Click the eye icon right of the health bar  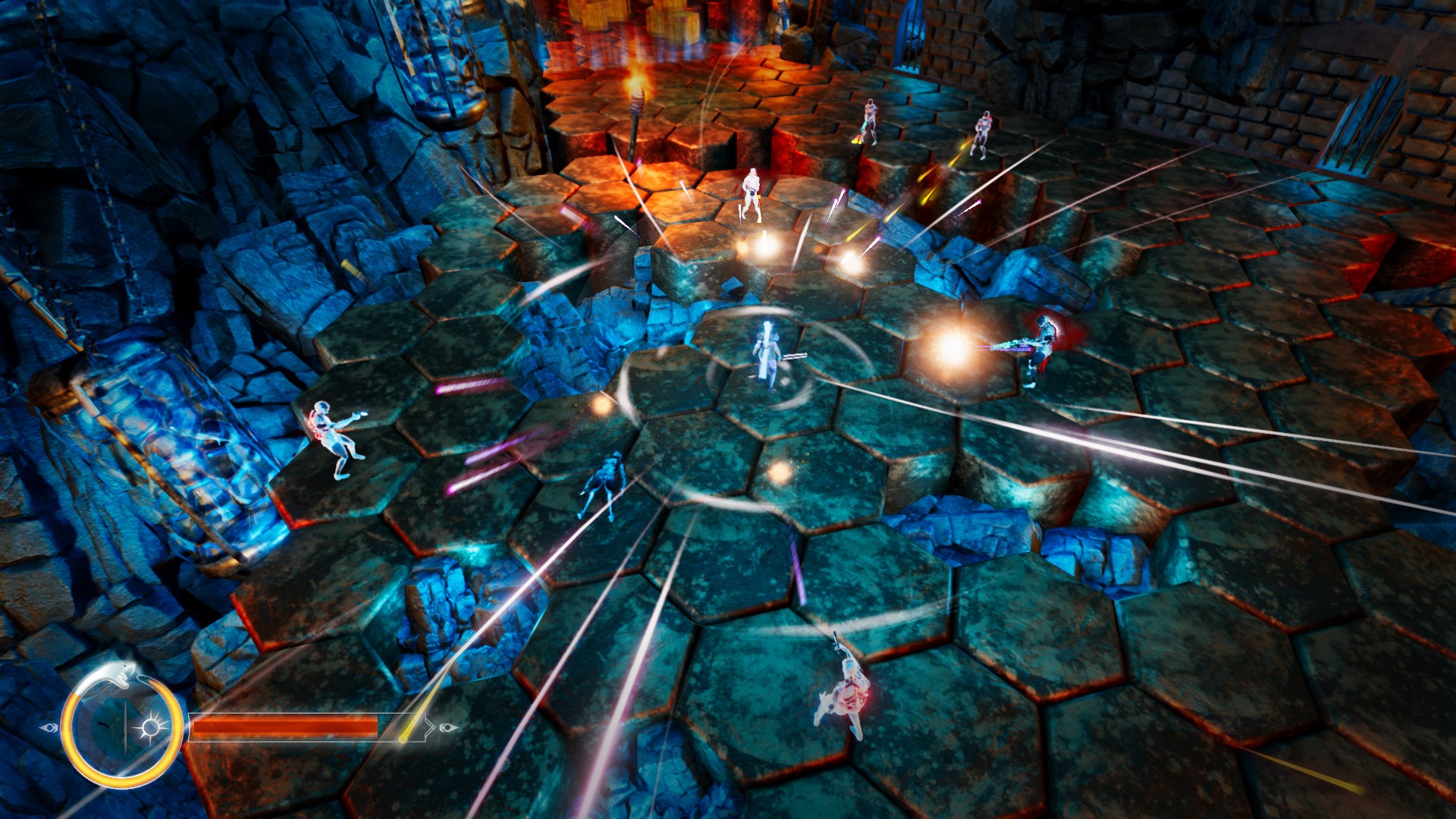pyautogui.click(x=448, y=728)
